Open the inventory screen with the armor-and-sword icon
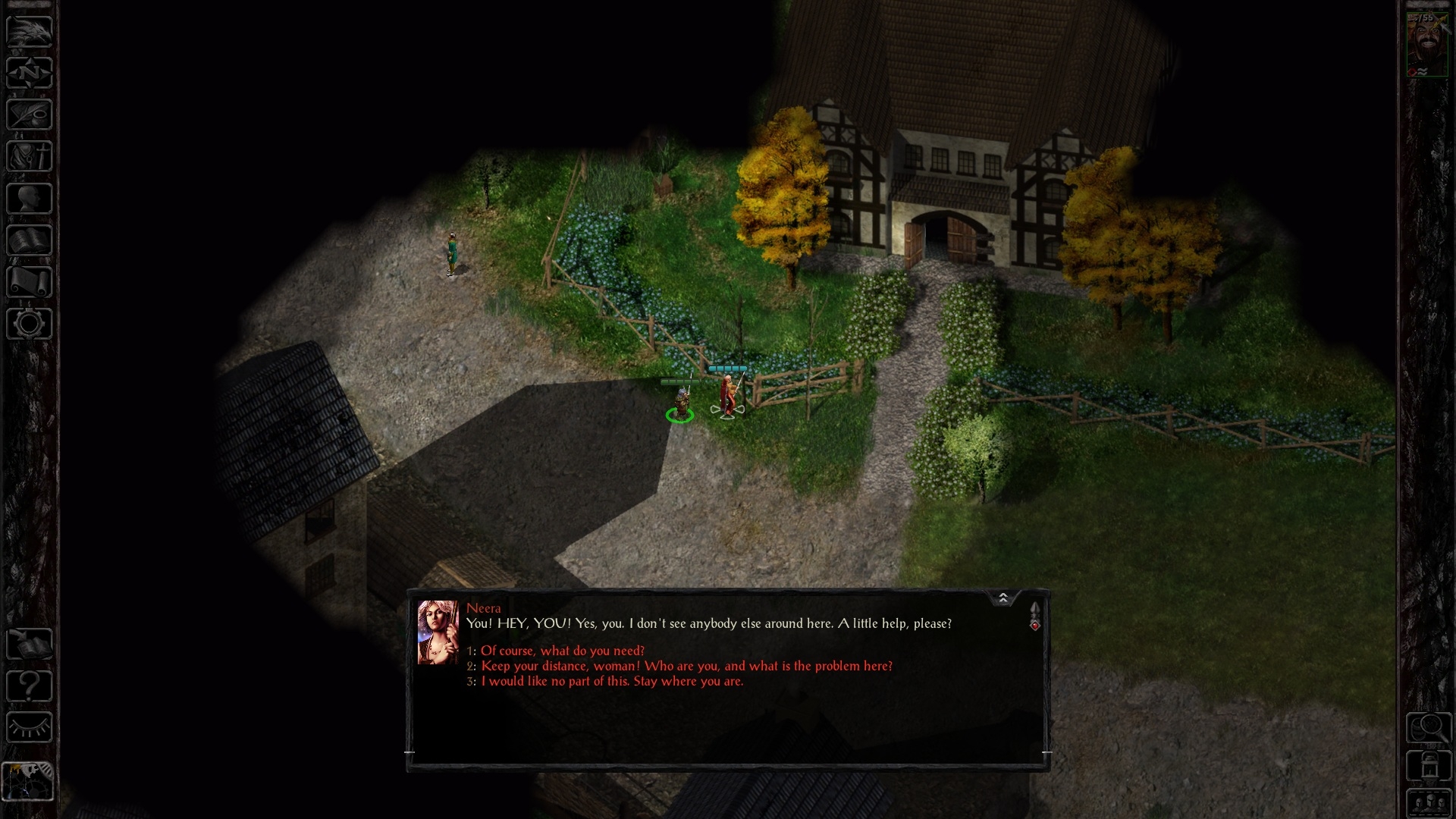The width and height of the screenshot is (1456, 819). coord(30,156)
